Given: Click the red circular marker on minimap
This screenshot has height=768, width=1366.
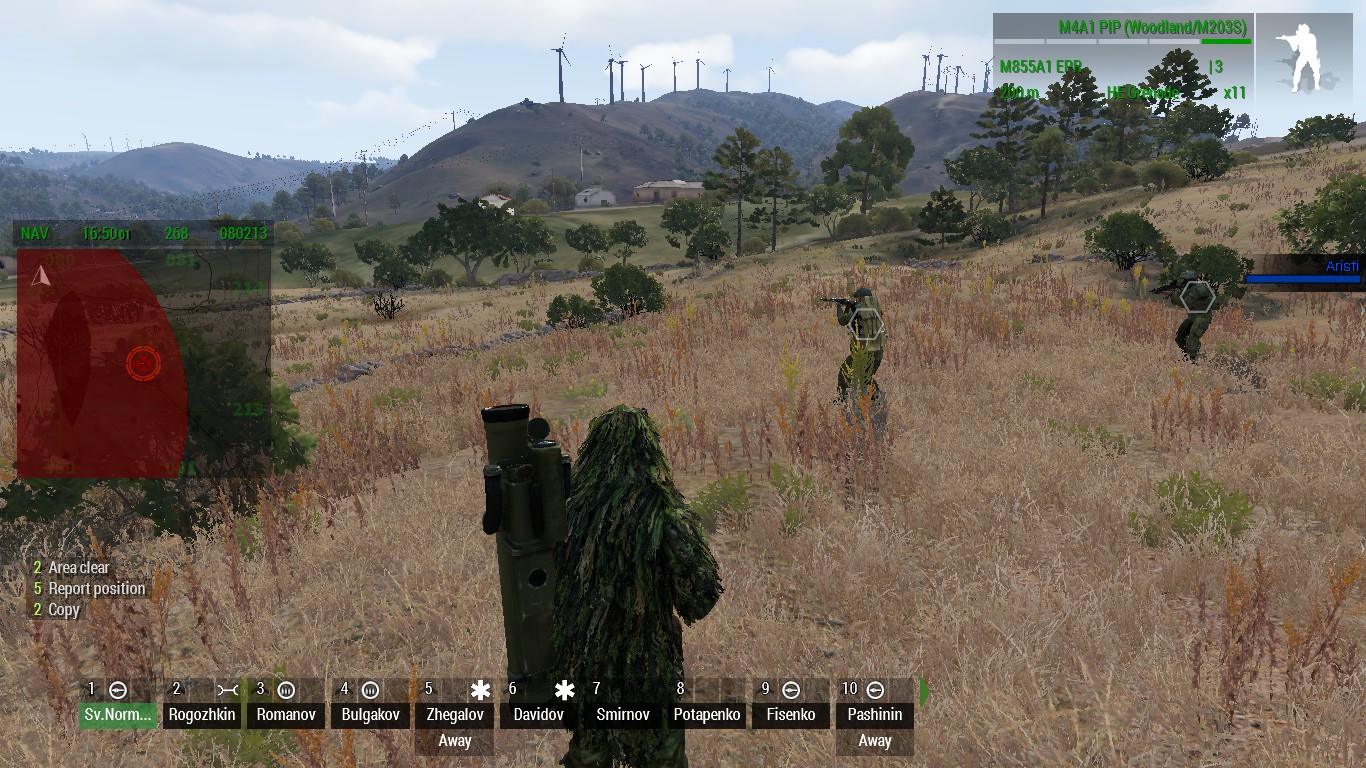Looking at the screenshot, I should pos(143,363).
